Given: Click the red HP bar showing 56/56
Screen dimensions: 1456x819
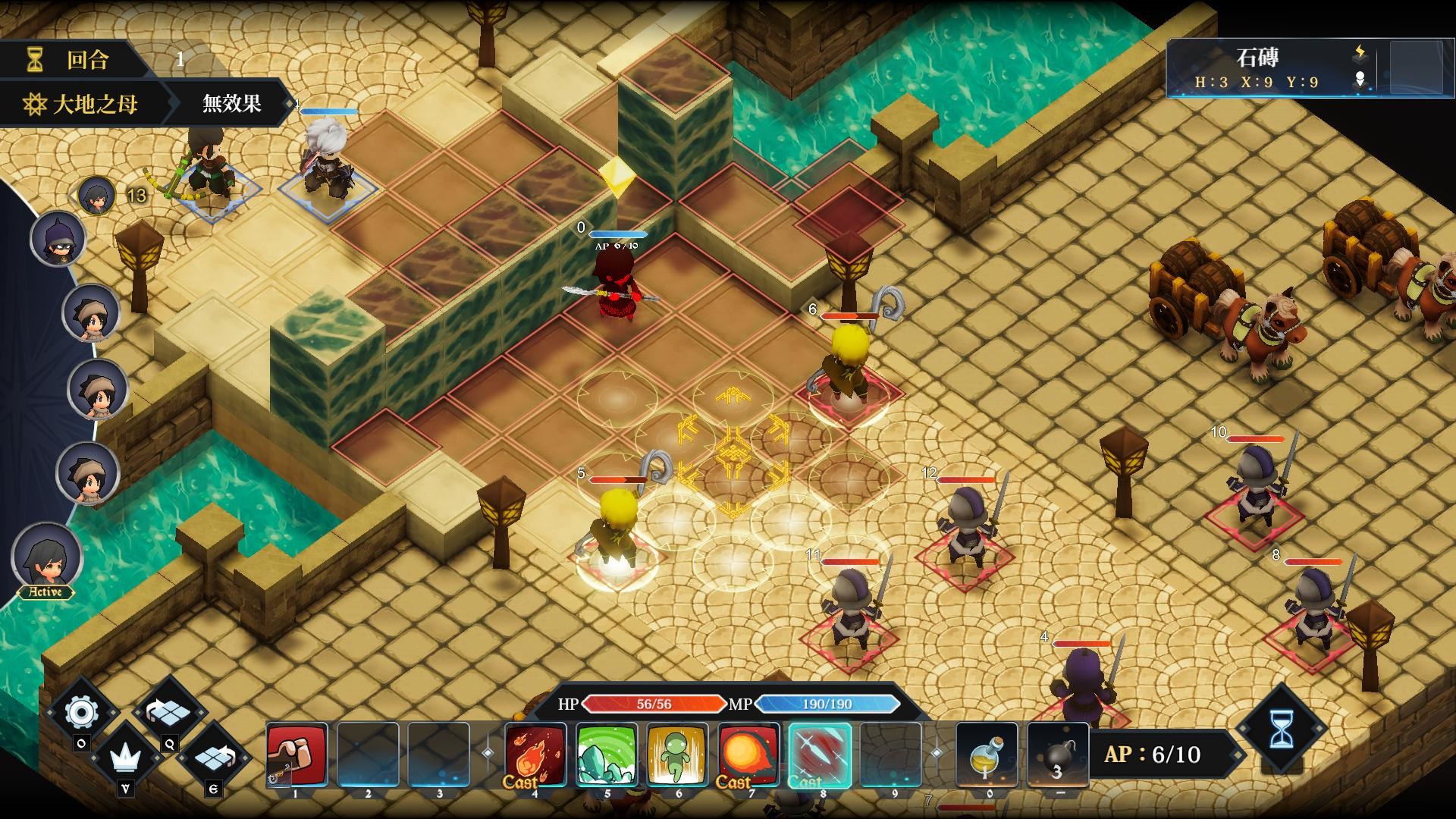Looking at the screenshot, I should point(654,704).
